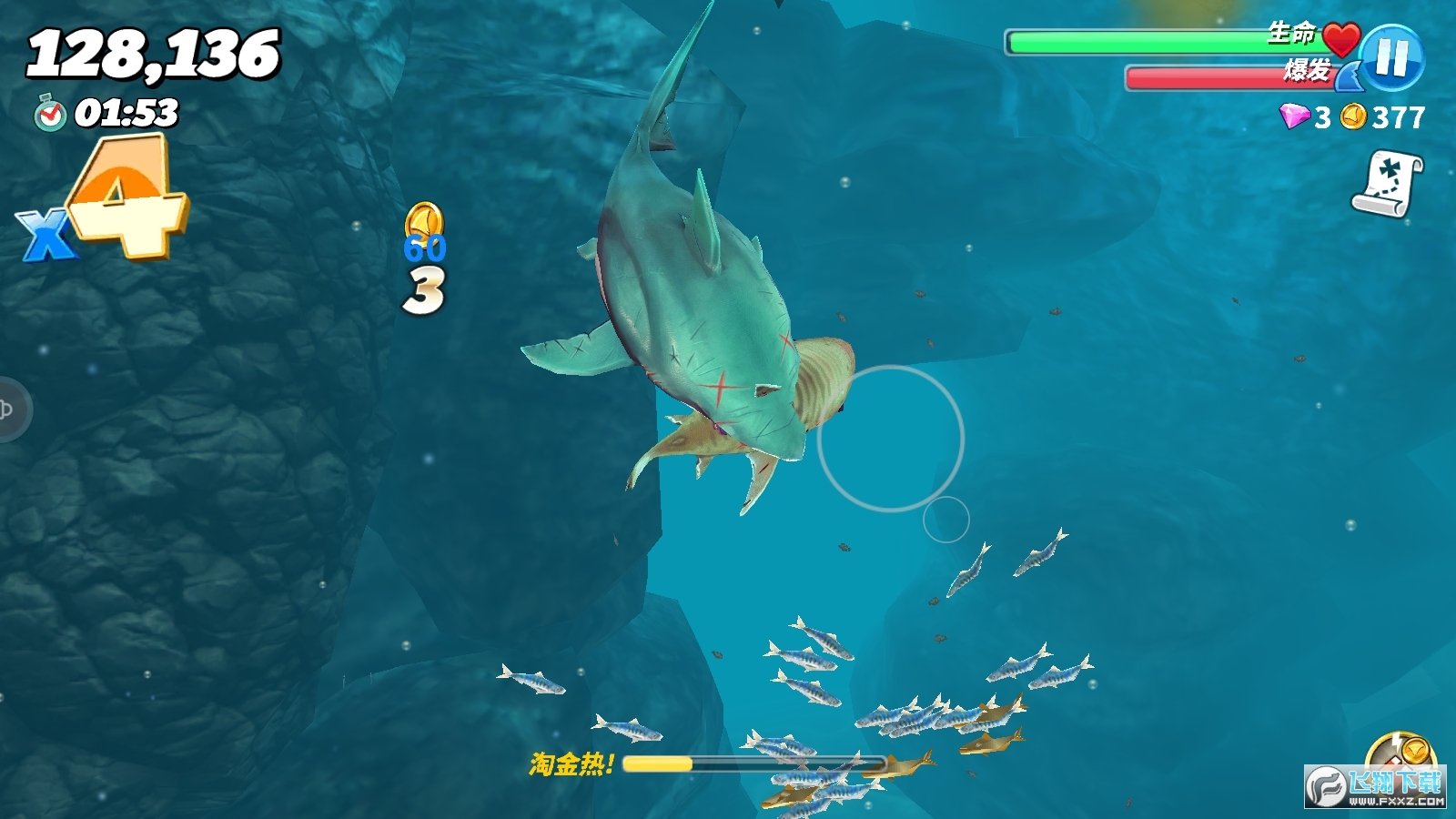This screenshot has width=1456, height=819.
Task: Pause the game with the blue pause button
Action: pos(1393,57)
